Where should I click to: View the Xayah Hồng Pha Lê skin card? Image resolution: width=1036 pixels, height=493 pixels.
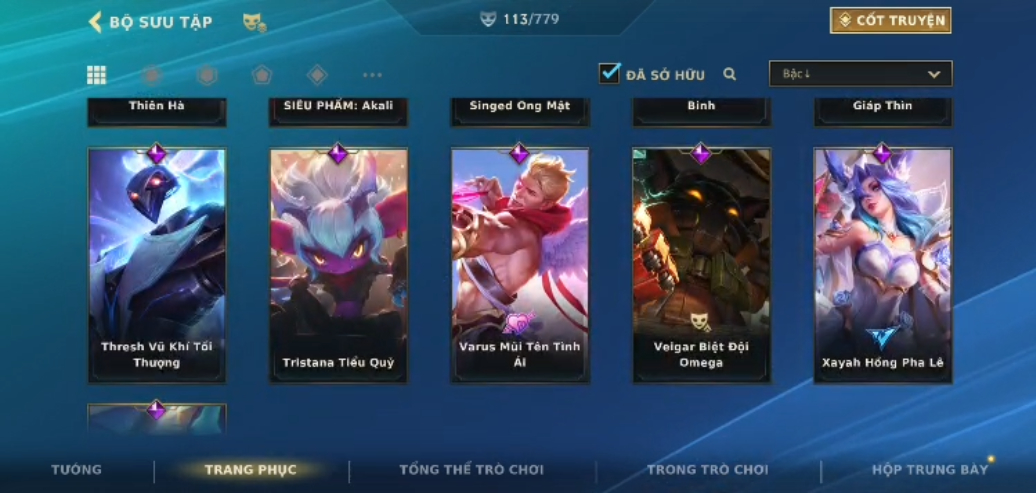[883, 265]
